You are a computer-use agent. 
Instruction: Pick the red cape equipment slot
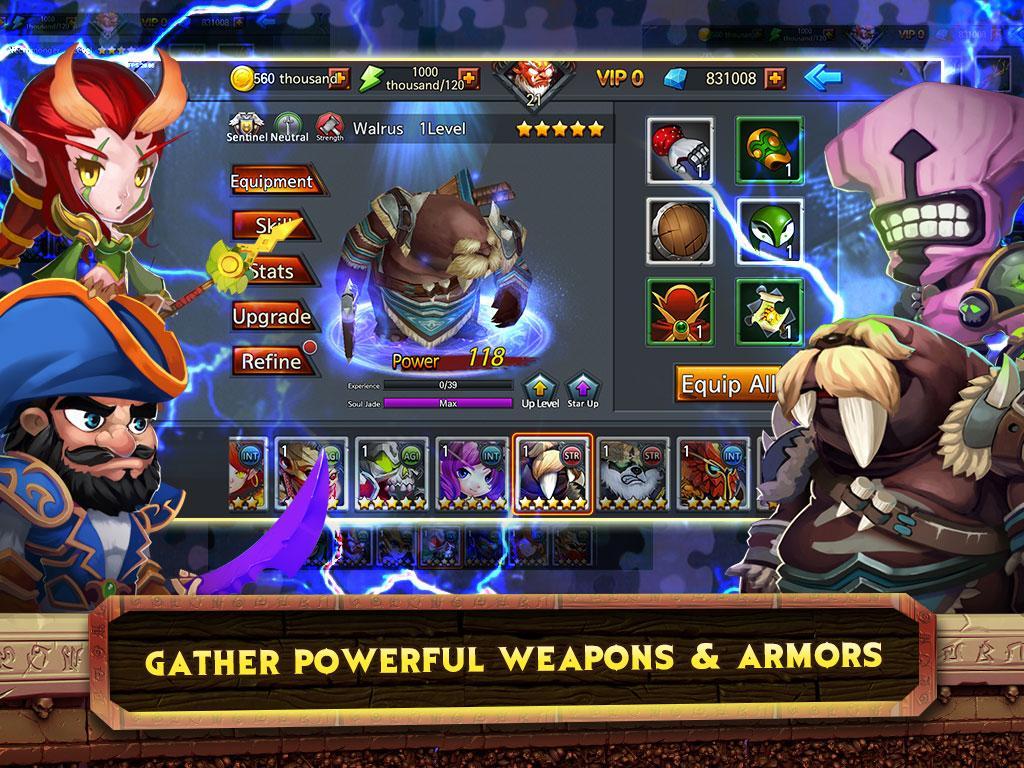(680, 309)
